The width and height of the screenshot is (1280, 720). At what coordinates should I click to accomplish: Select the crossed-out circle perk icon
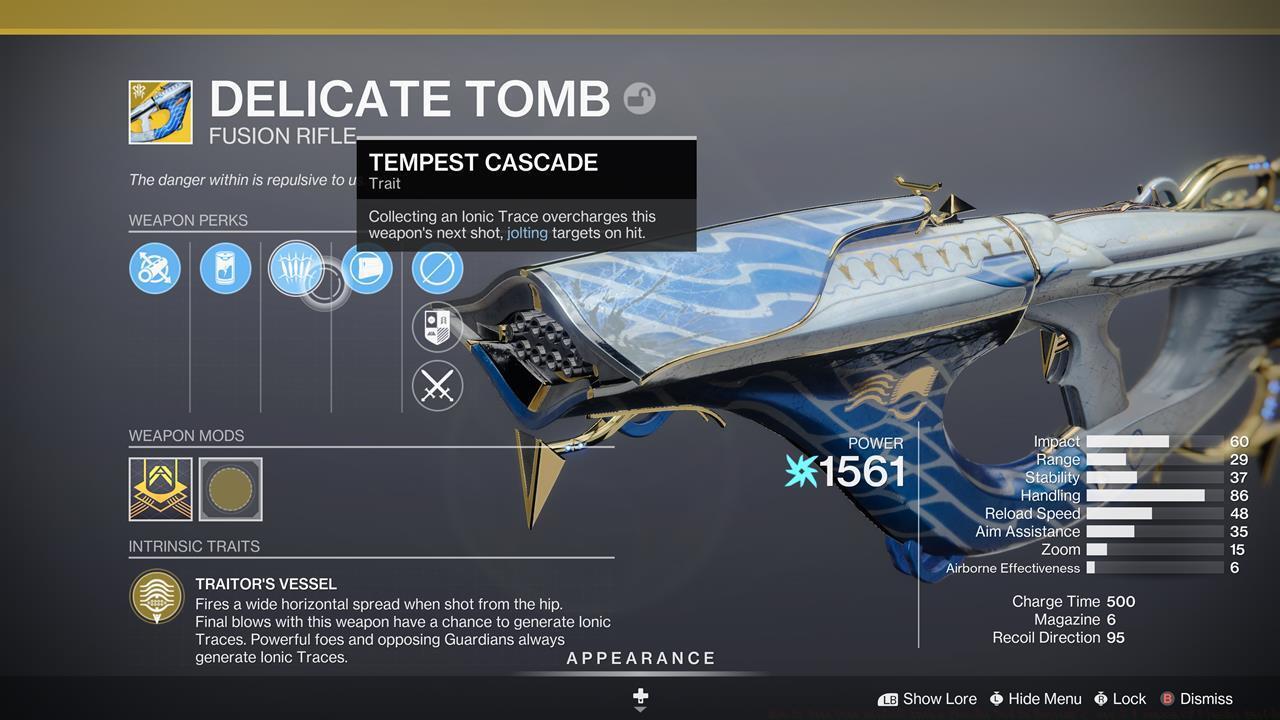[x=437, y=268]
